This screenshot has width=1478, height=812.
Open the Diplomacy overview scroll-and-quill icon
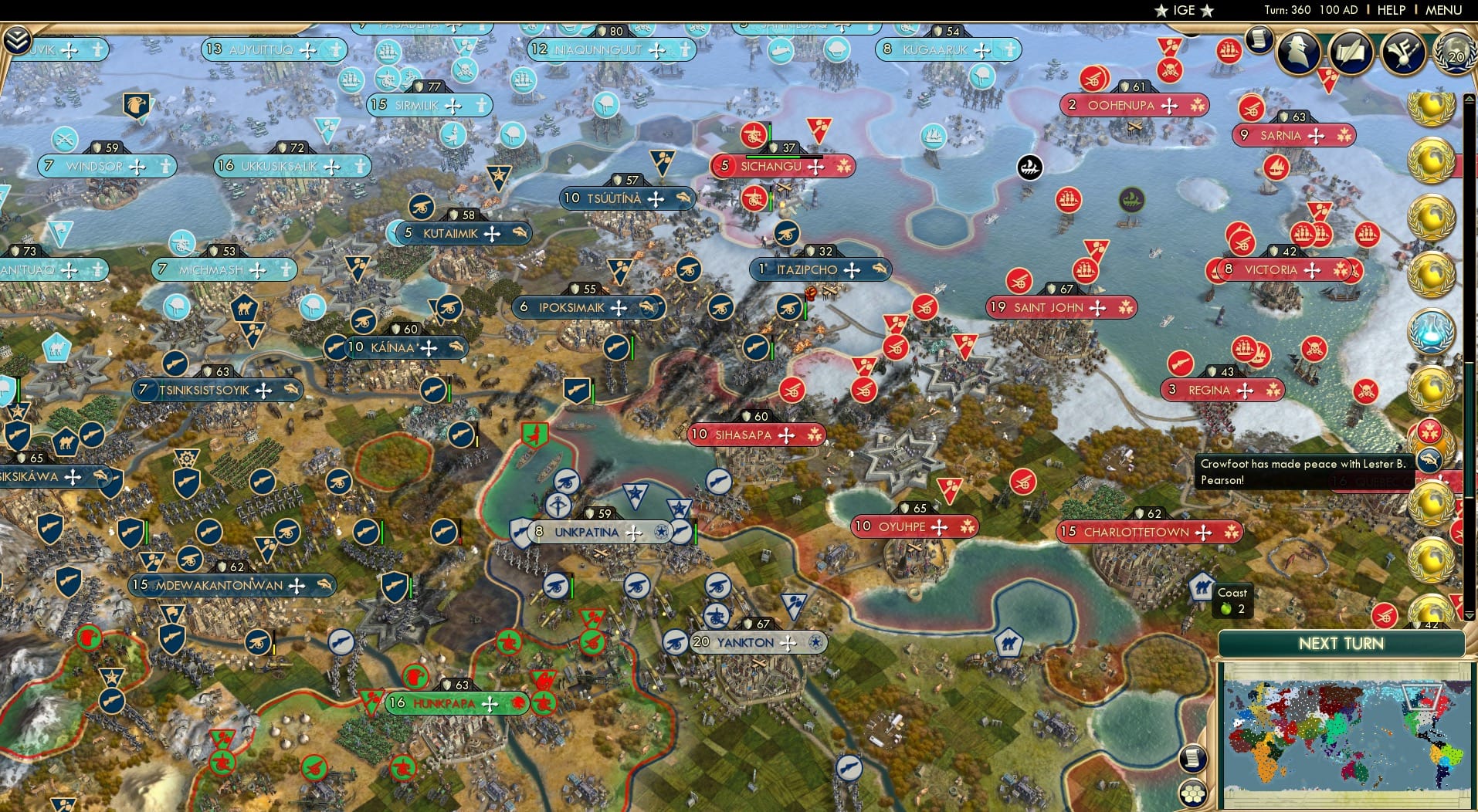tap(1350, 52)
